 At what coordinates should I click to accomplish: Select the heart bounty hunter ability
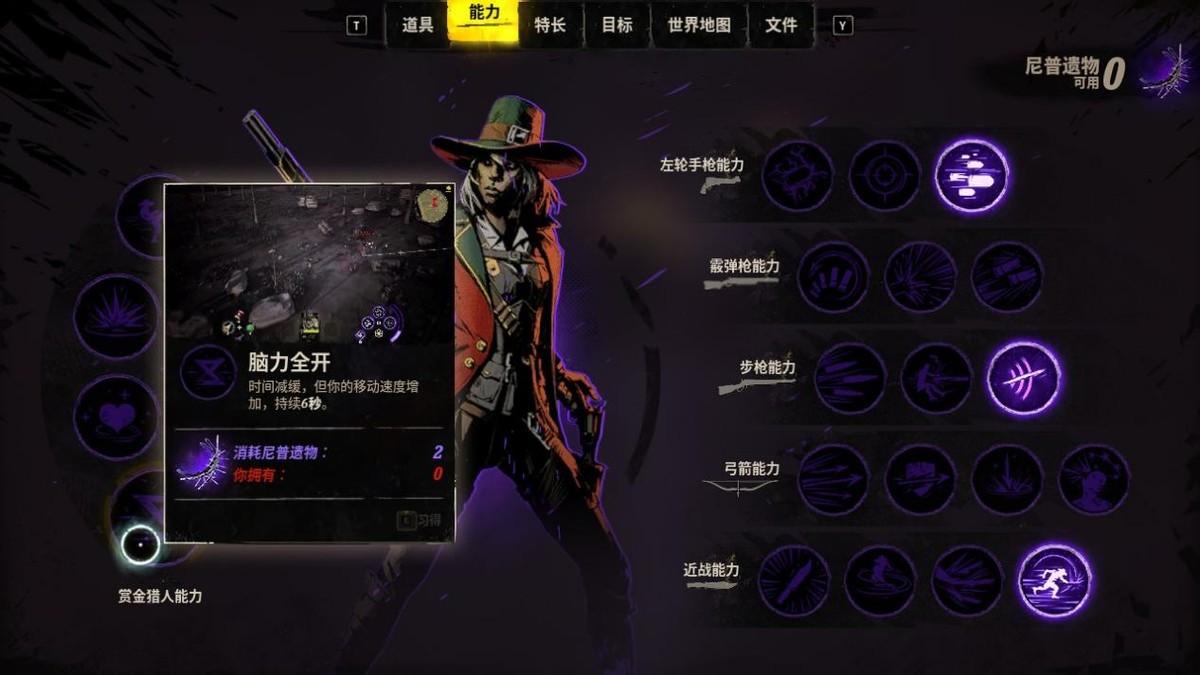(x=116, y=417)
